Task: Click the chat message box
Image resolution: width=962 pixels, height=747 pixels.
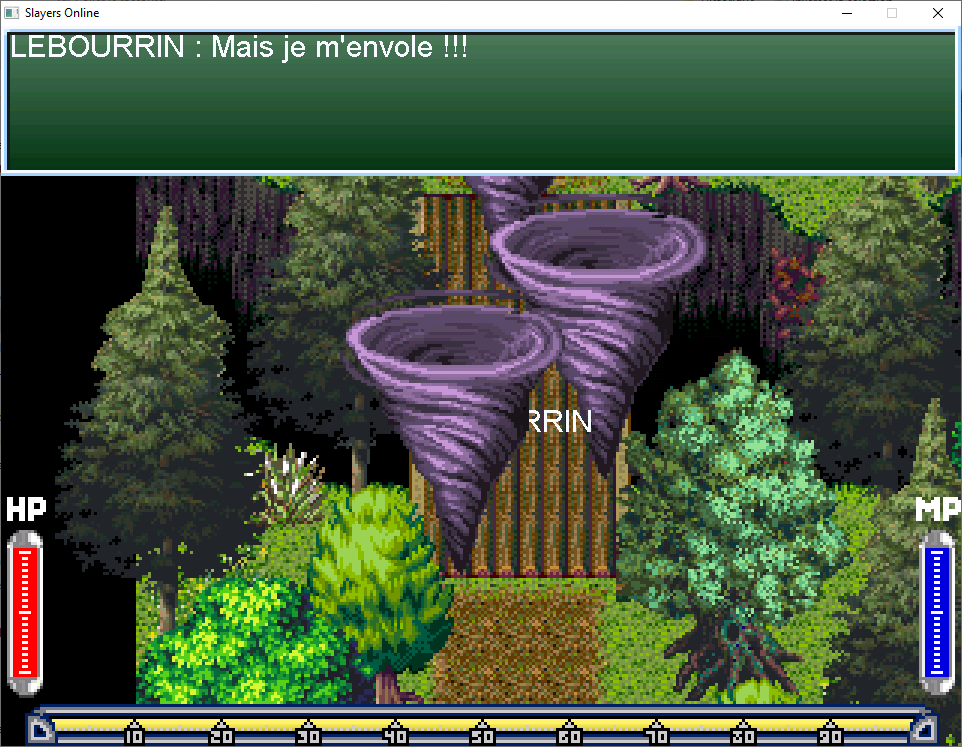Action: pos(480,102)
